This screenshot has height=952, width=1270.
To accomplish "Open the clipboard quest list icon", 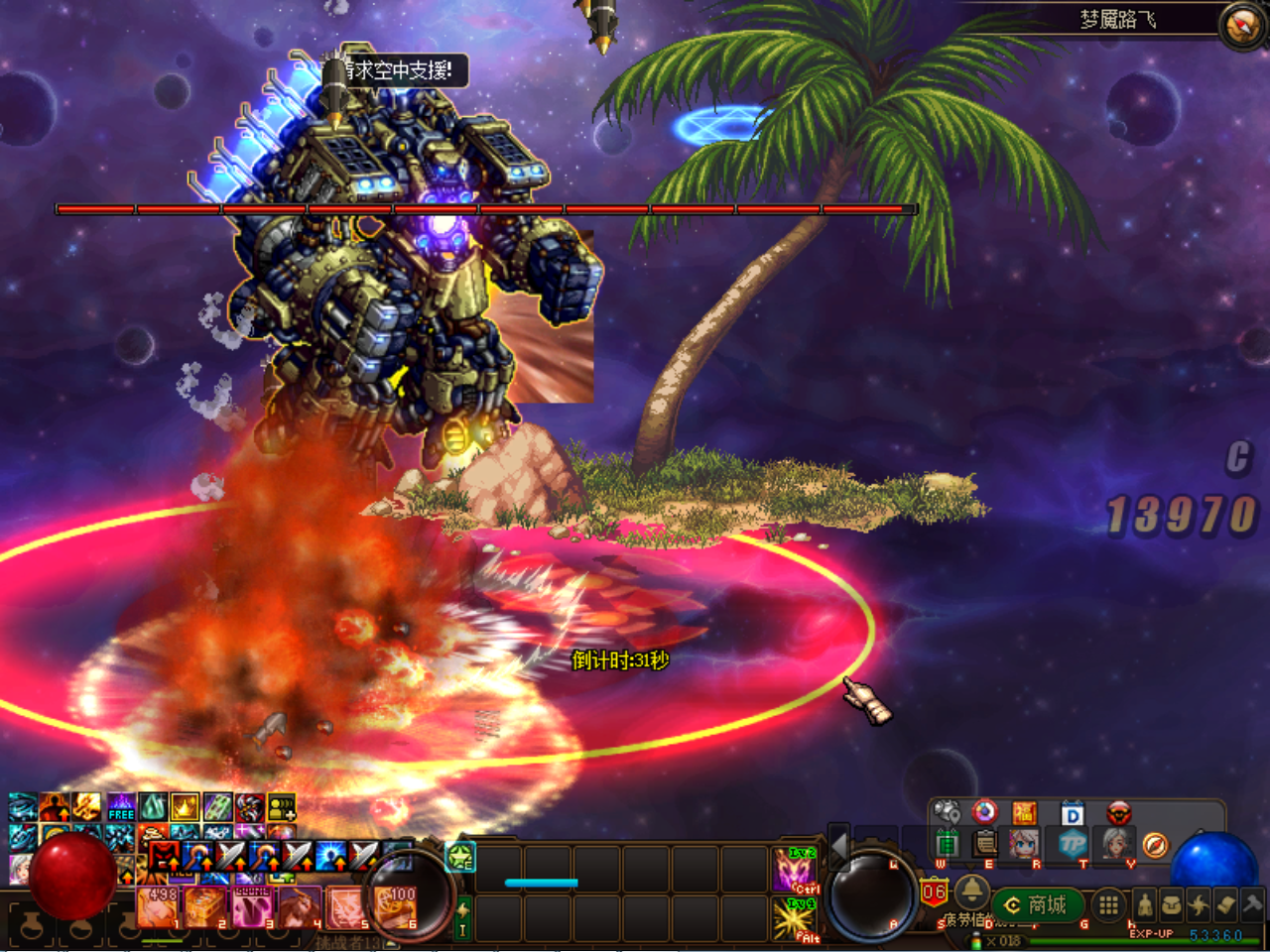I will pos(985,844).
